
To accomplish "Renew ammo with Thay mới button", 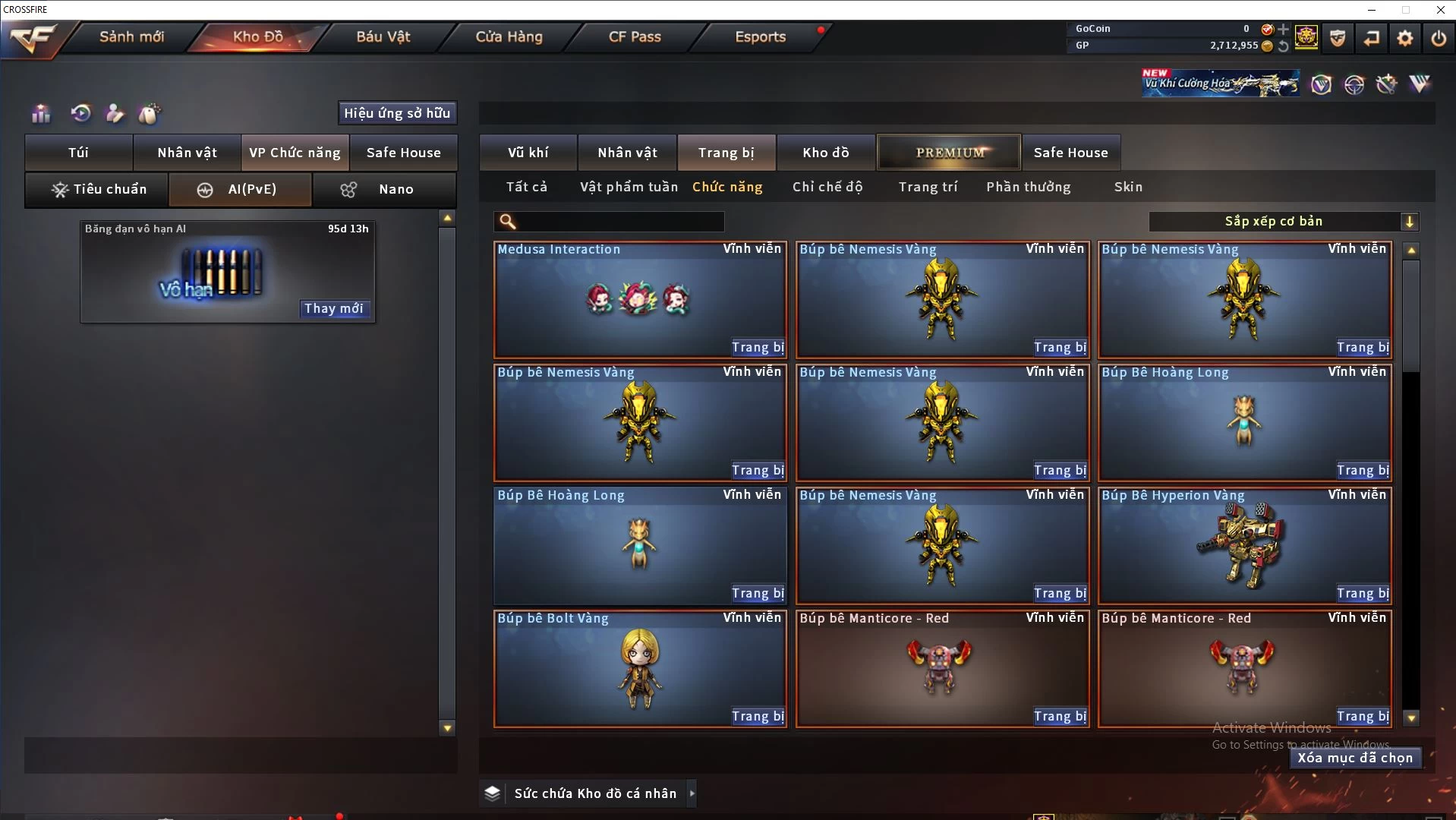I will coord(334,308).
